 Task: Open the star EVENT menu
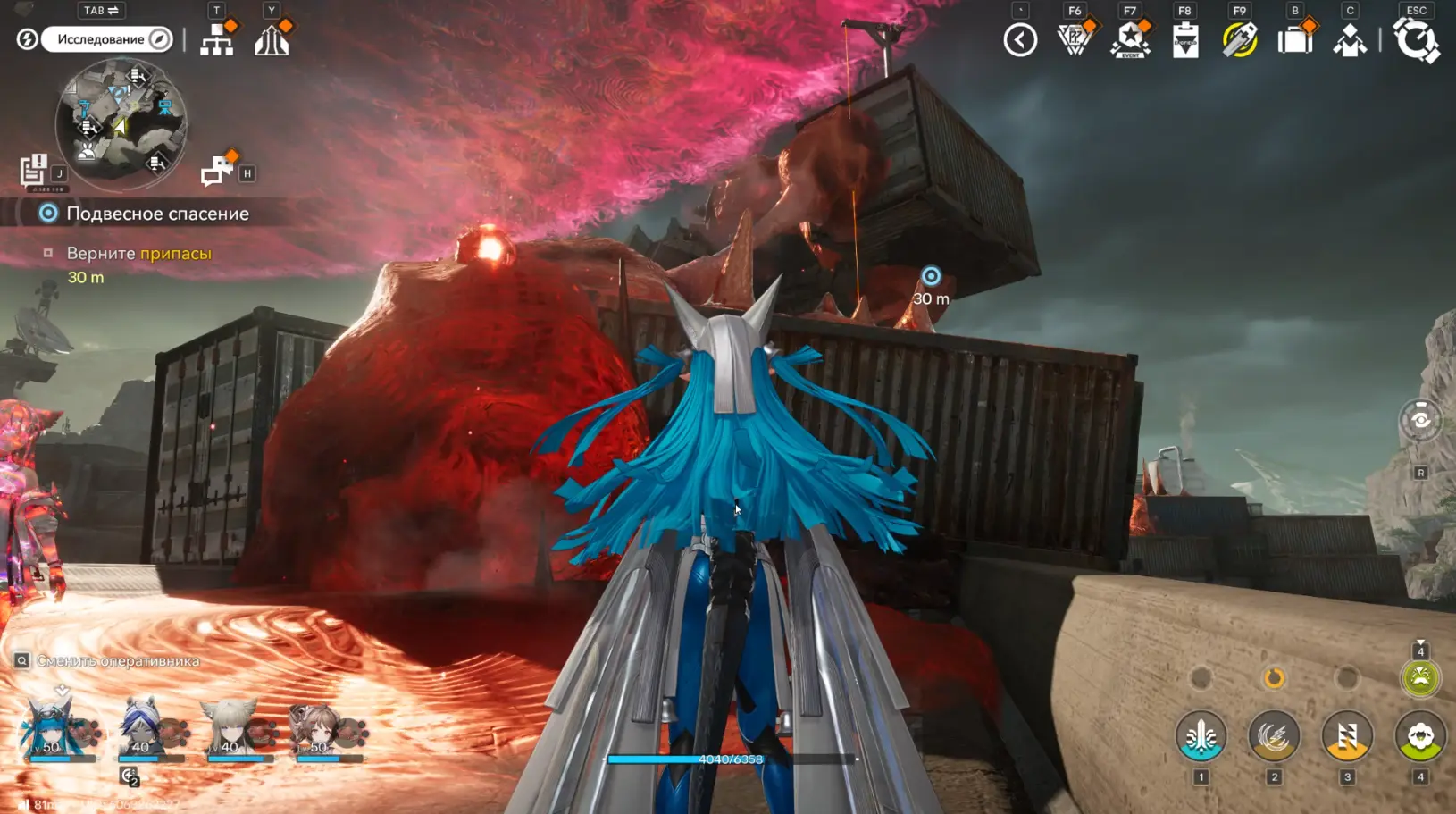pyautogui.click(x=1130, y=40)
